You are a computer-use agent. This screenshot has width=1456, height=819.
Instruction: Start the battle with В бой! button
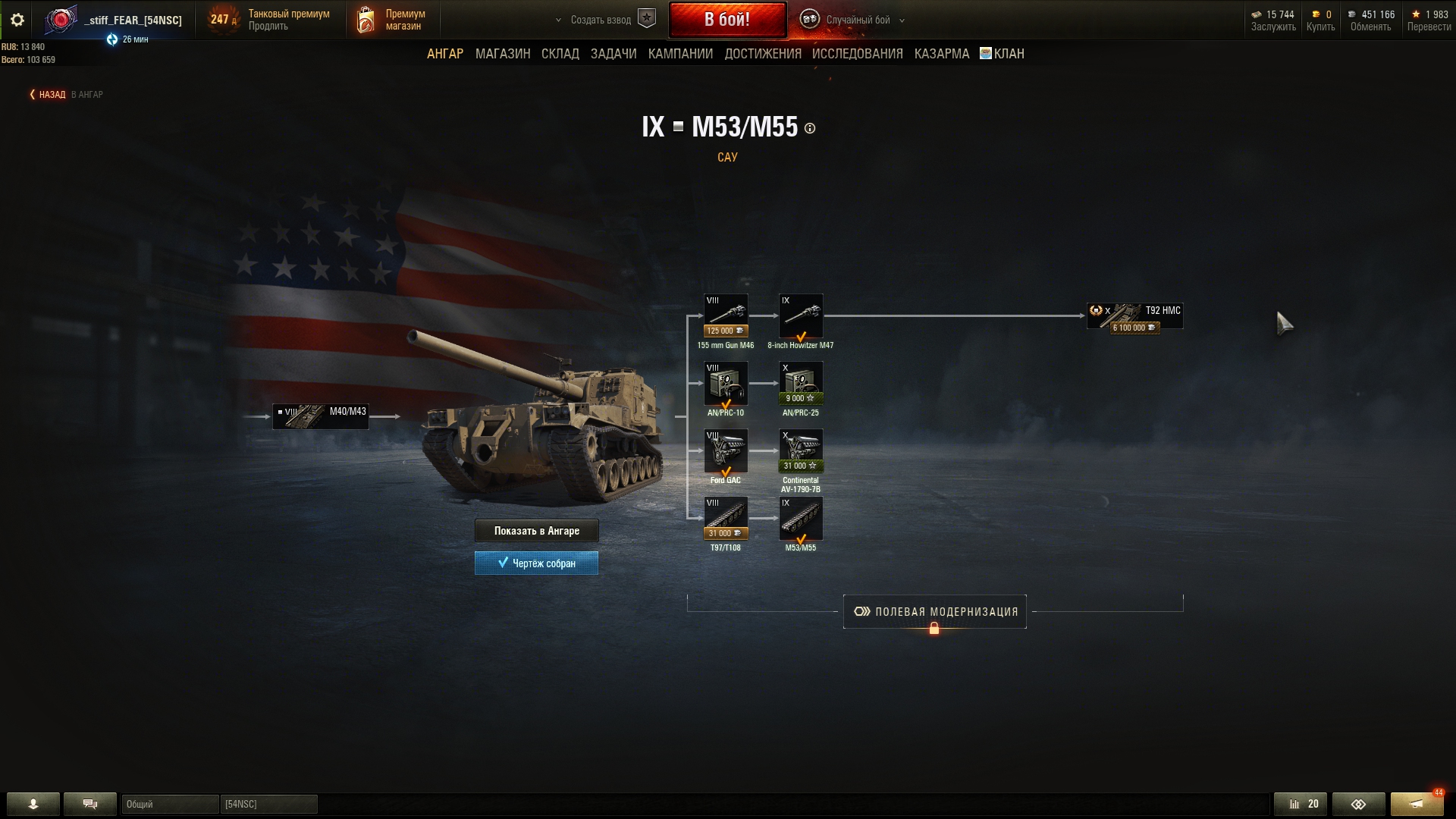coord(726,20)
